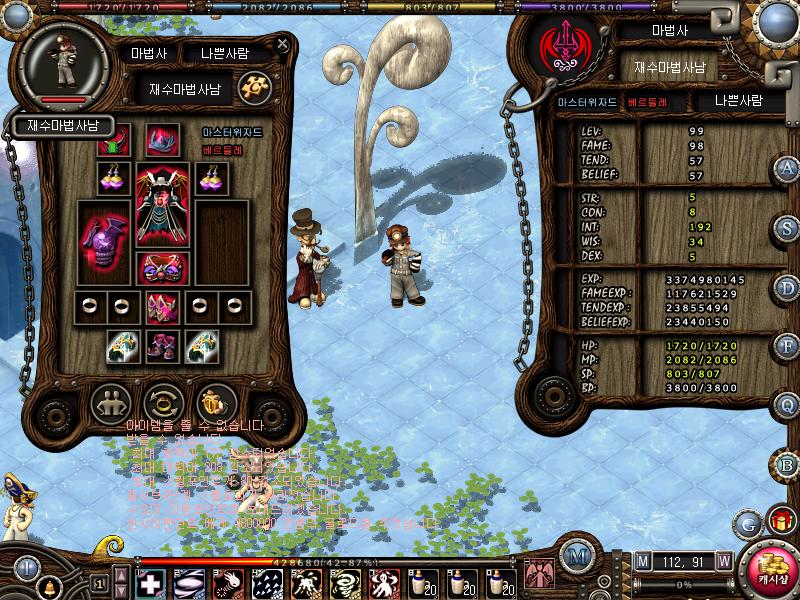Click the circular arrows swap button
This screenshot has height=600, width=800.
162,403
